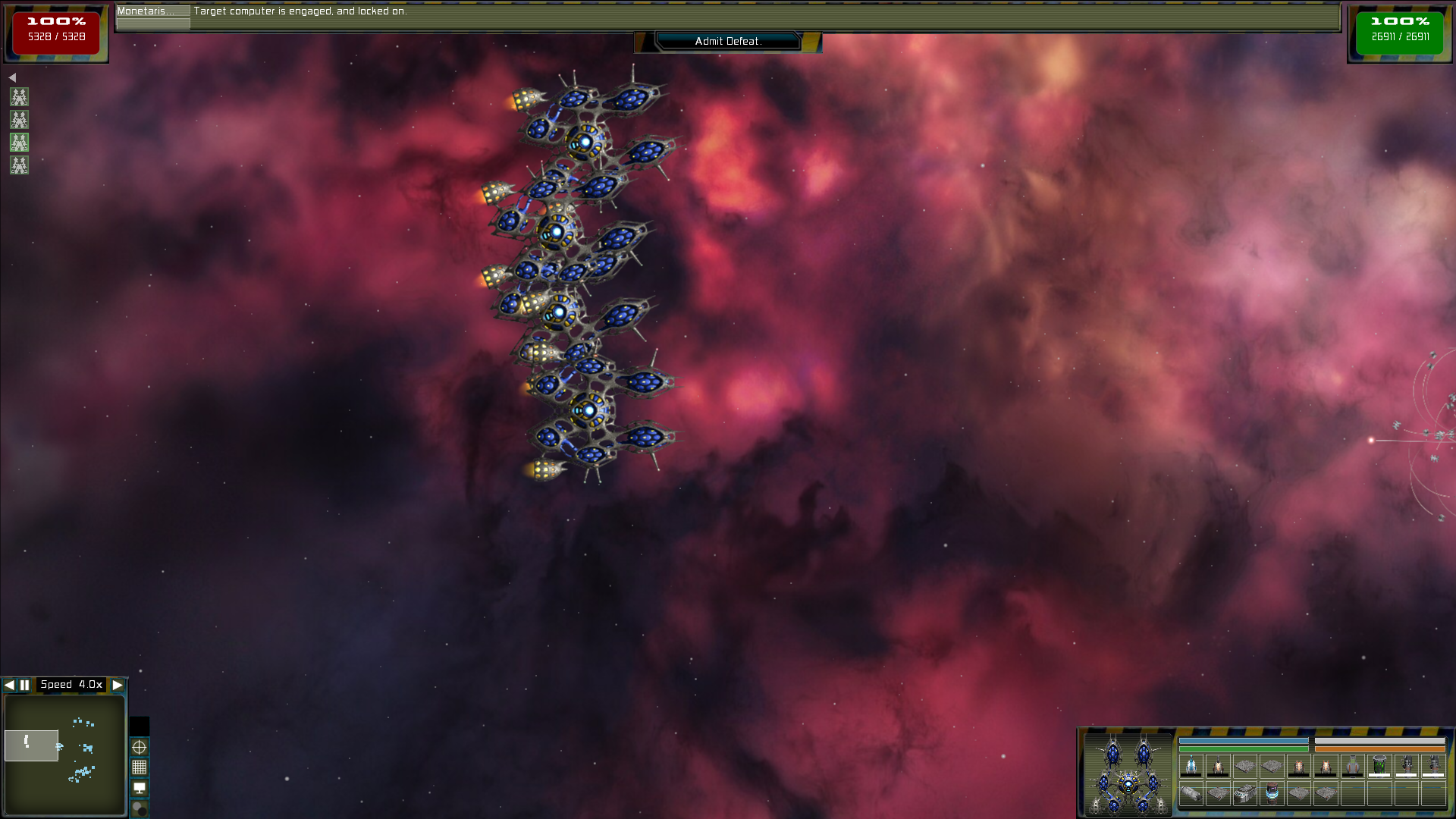This screenshot has width=1456, height=819.
Task: Select the grey engine tube module
Action: (x=1191, y=793)
